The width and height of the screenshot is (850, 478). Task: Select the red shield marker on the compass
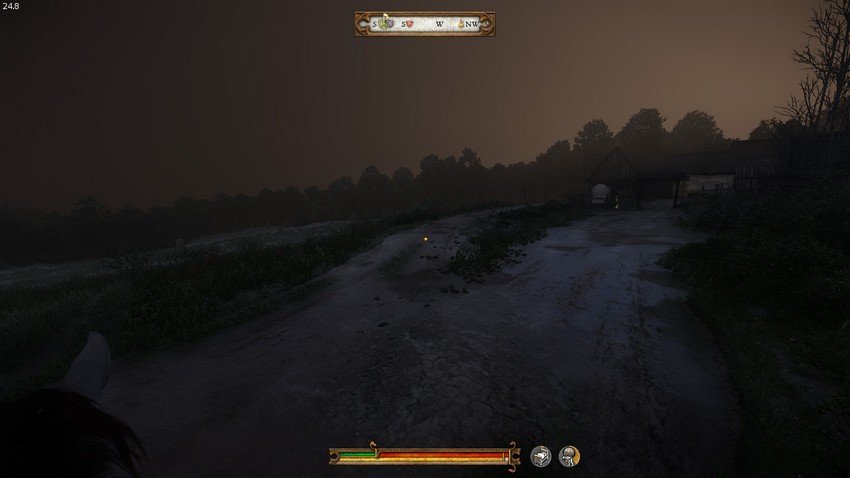coord(408,24)
